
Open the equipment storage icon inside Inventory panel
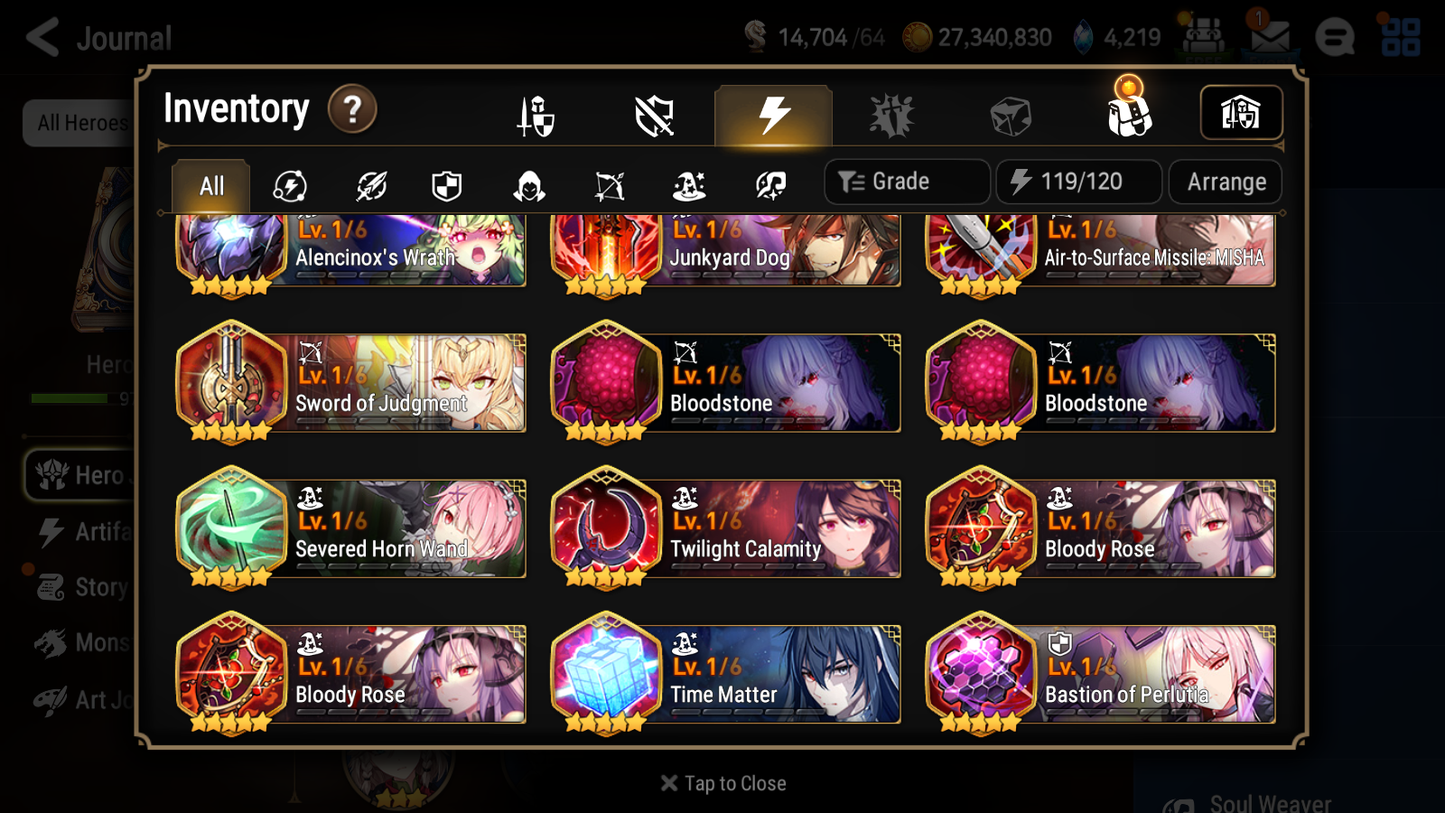coord(1240,113)
